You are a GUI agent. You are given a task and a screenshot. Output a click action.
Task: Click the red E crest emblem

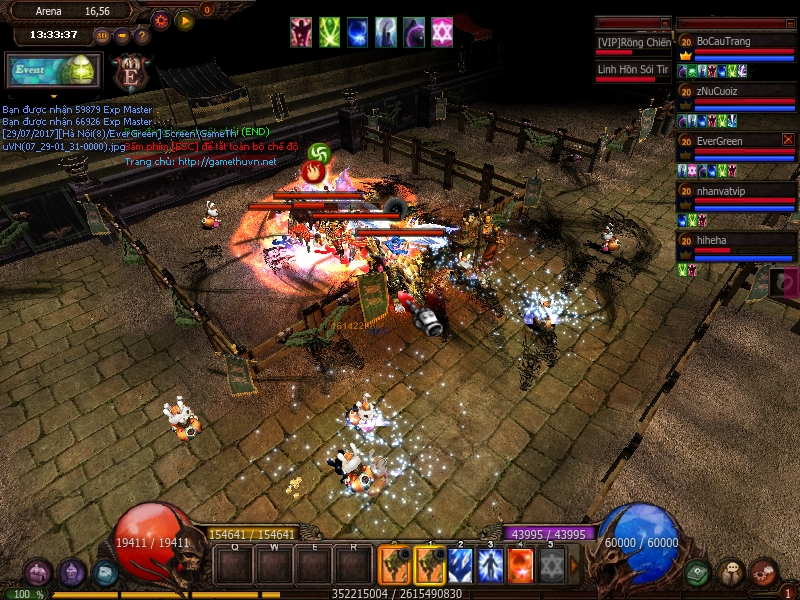[x=132, y=72]
